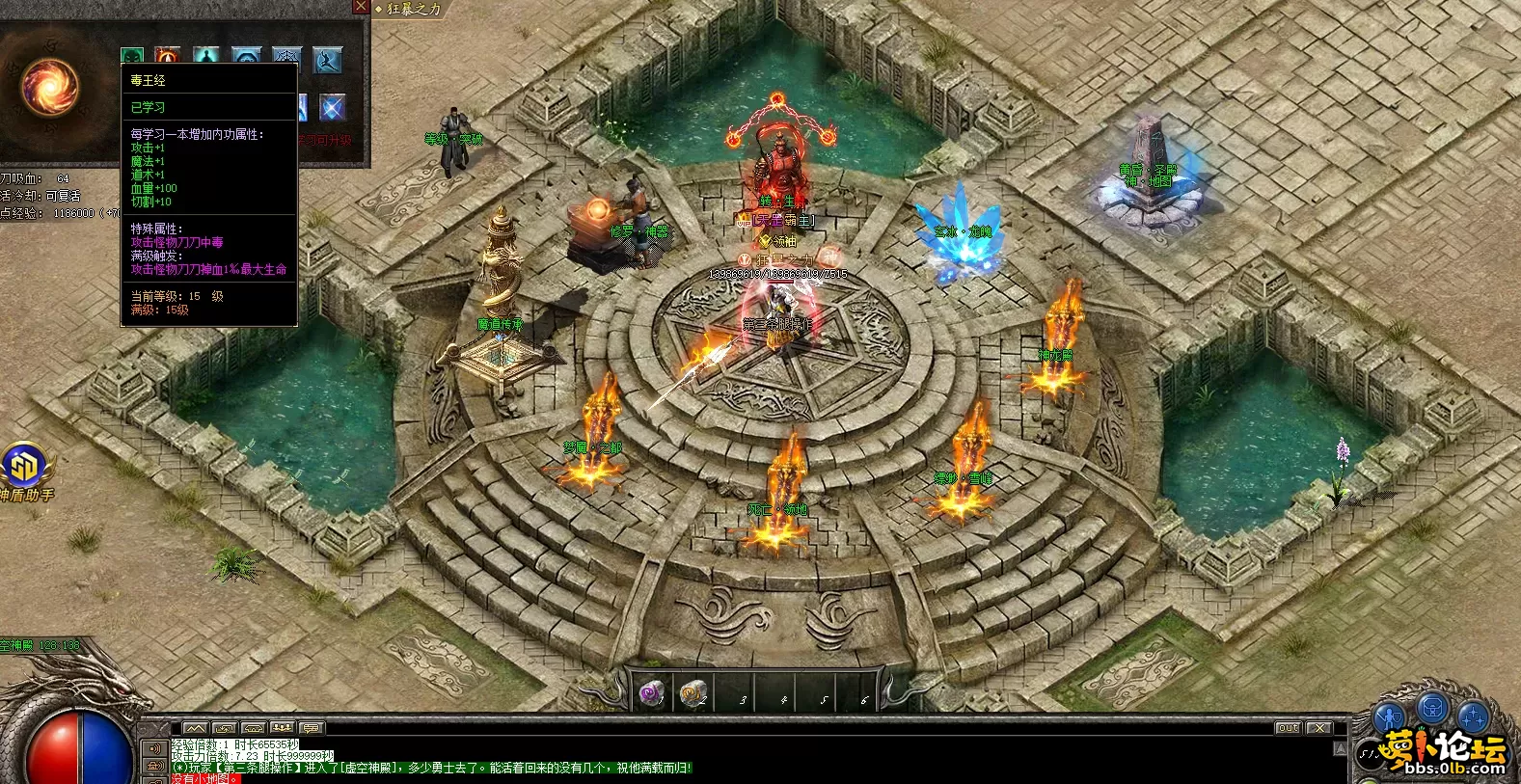Click the X exit button beside 'out'
Image resolution: width=1521 pixels, height=784 pixels.
1318,728
